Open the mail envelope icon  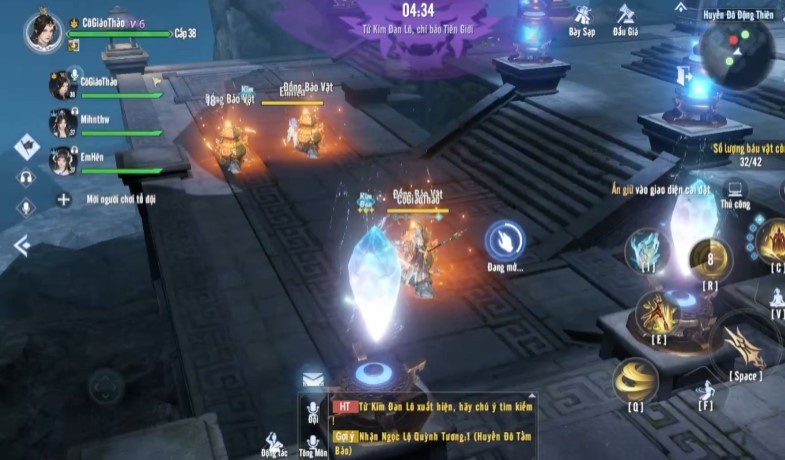[313, 379]
